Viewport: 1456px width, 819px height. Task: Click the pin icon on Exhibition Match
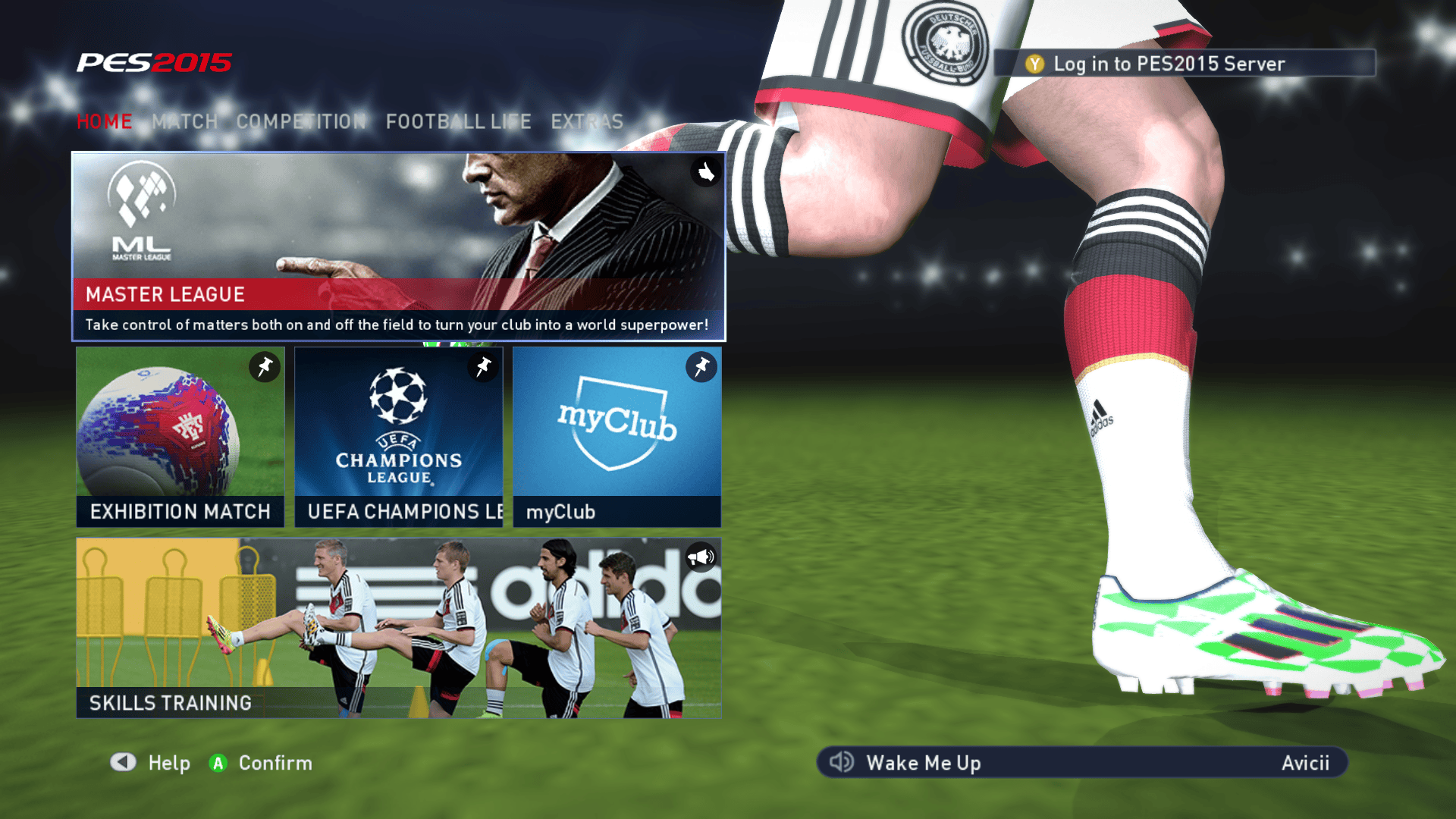pyautogui.click(x=265, y=367)
